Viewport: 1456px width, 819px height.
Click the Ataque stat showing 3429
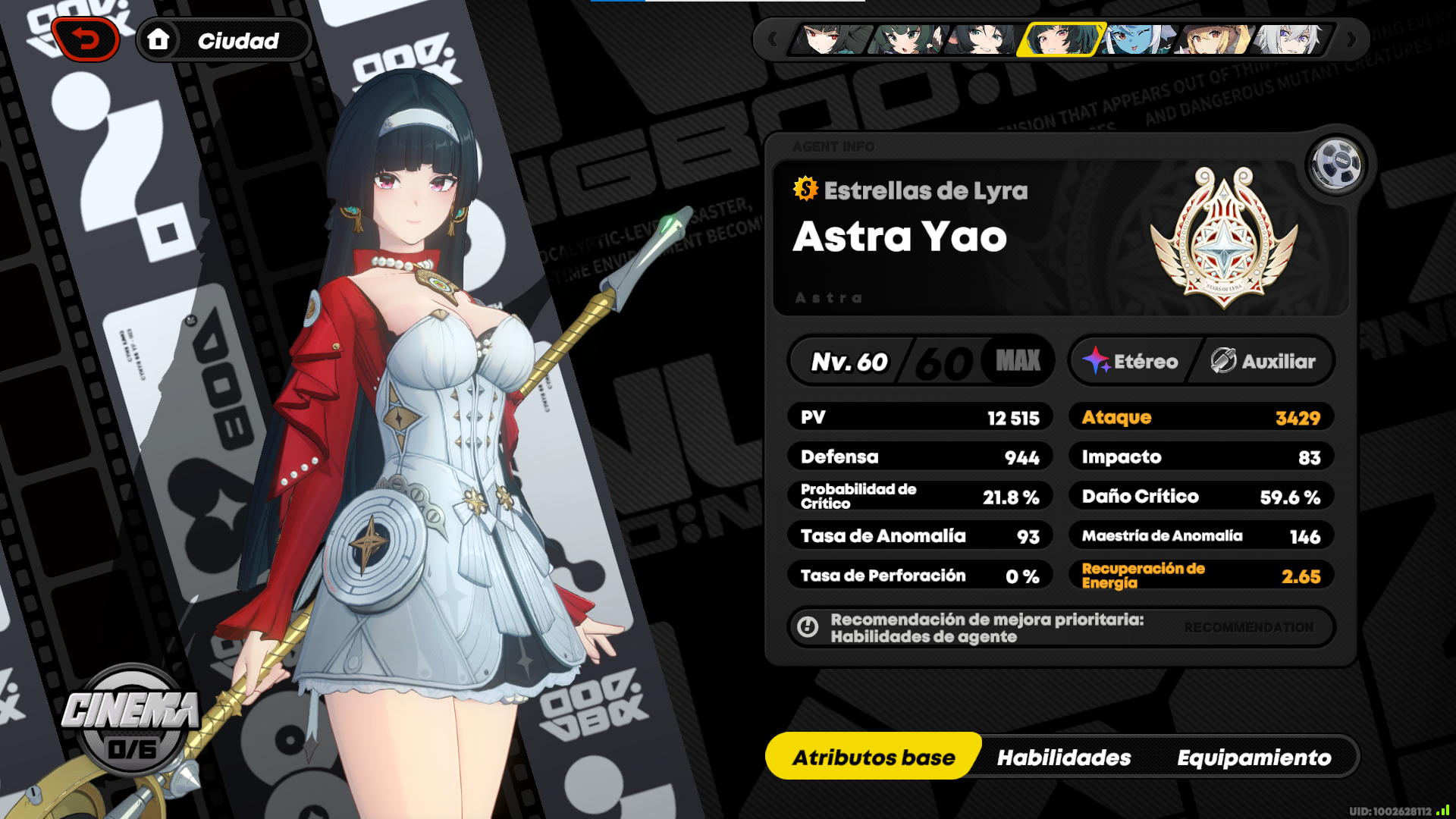point(1200,416)
